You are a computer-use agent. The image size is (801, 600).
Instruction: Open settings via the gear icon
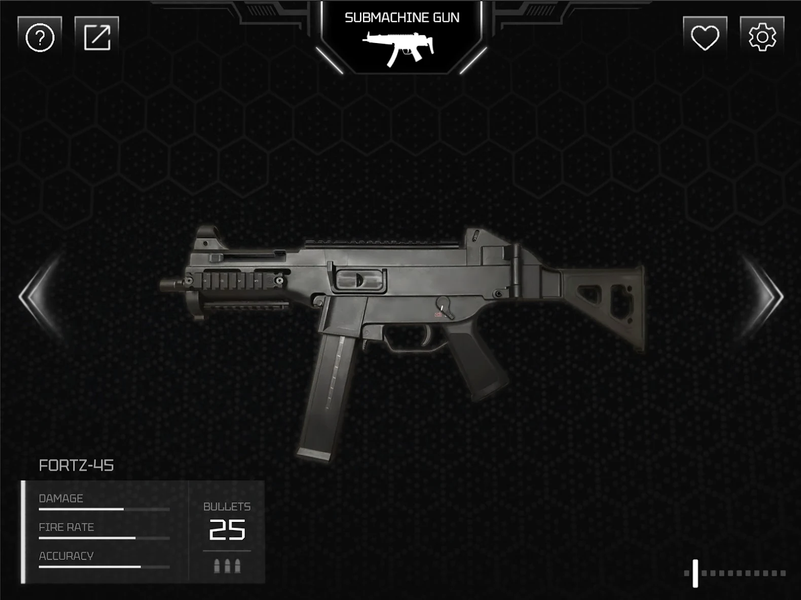[762, 38]
